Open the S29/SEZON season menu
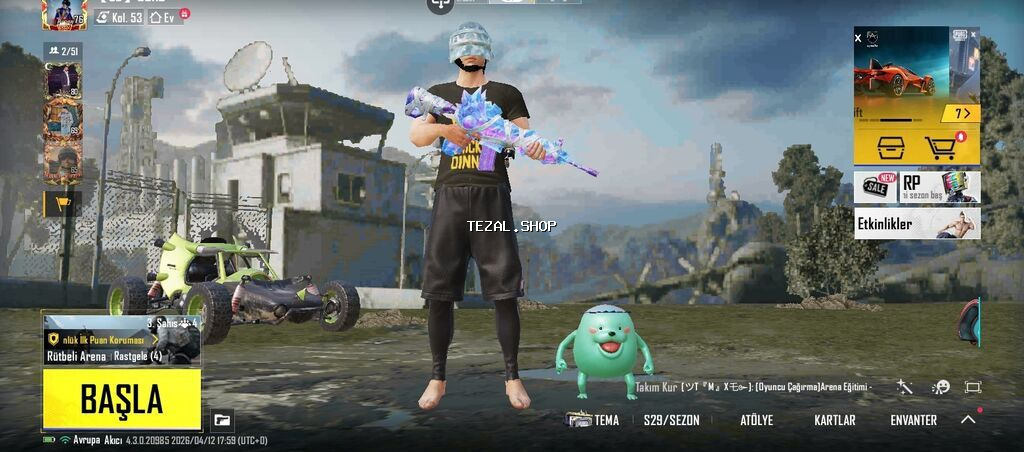This screenshot has width=1024, height=452. [x=671, y=421]
